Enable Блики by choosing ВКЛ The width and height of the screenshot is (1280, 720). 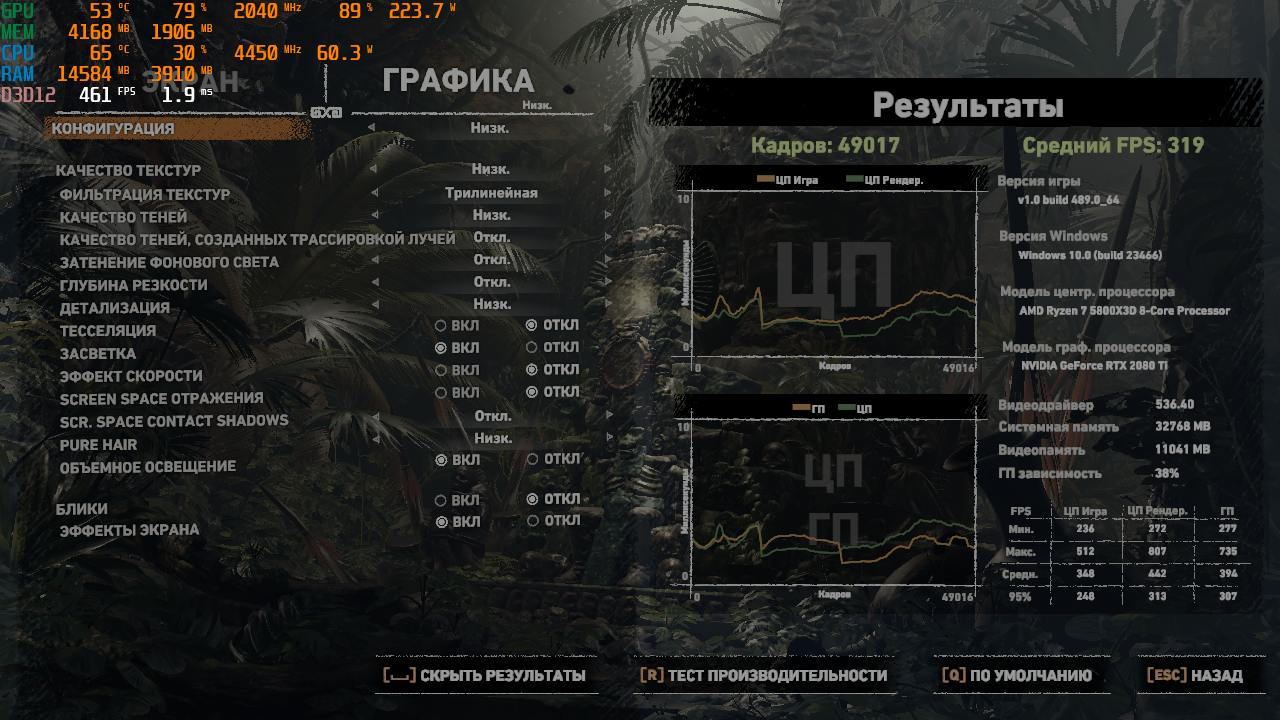(441, 500)
